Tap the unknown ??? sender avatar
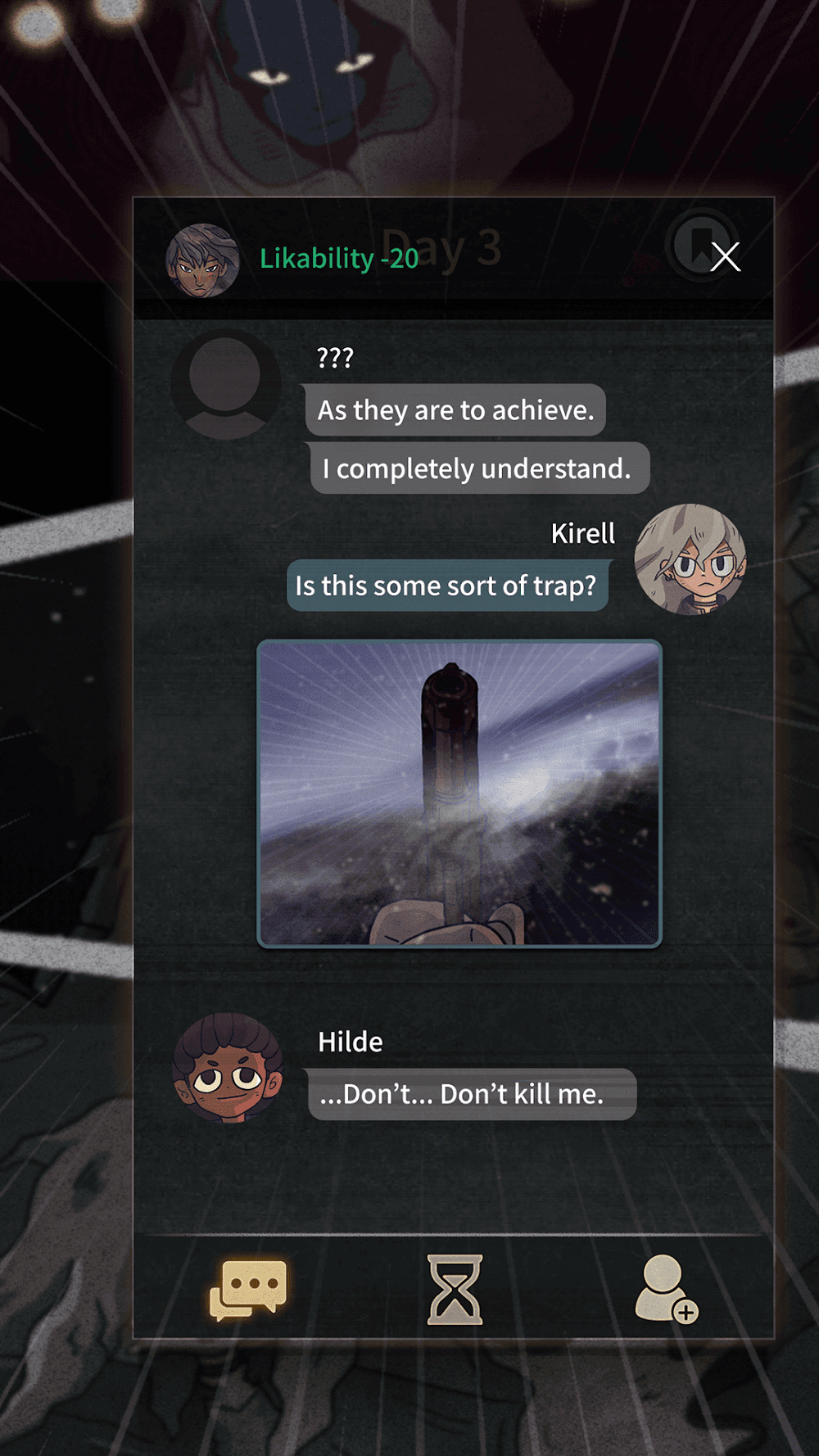The height and width of the screenshot is (1456, 819). pos(225,385)
